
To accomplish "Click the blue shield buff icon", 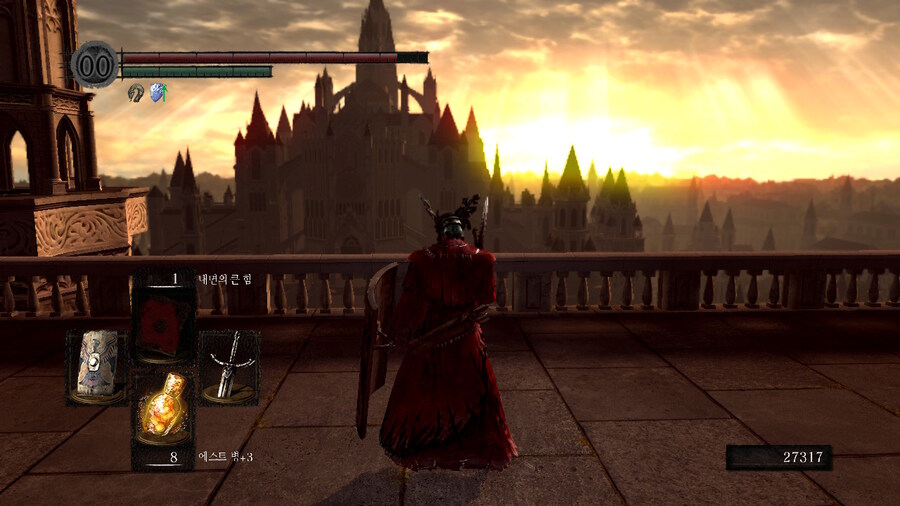I will (x=158, y=92).
